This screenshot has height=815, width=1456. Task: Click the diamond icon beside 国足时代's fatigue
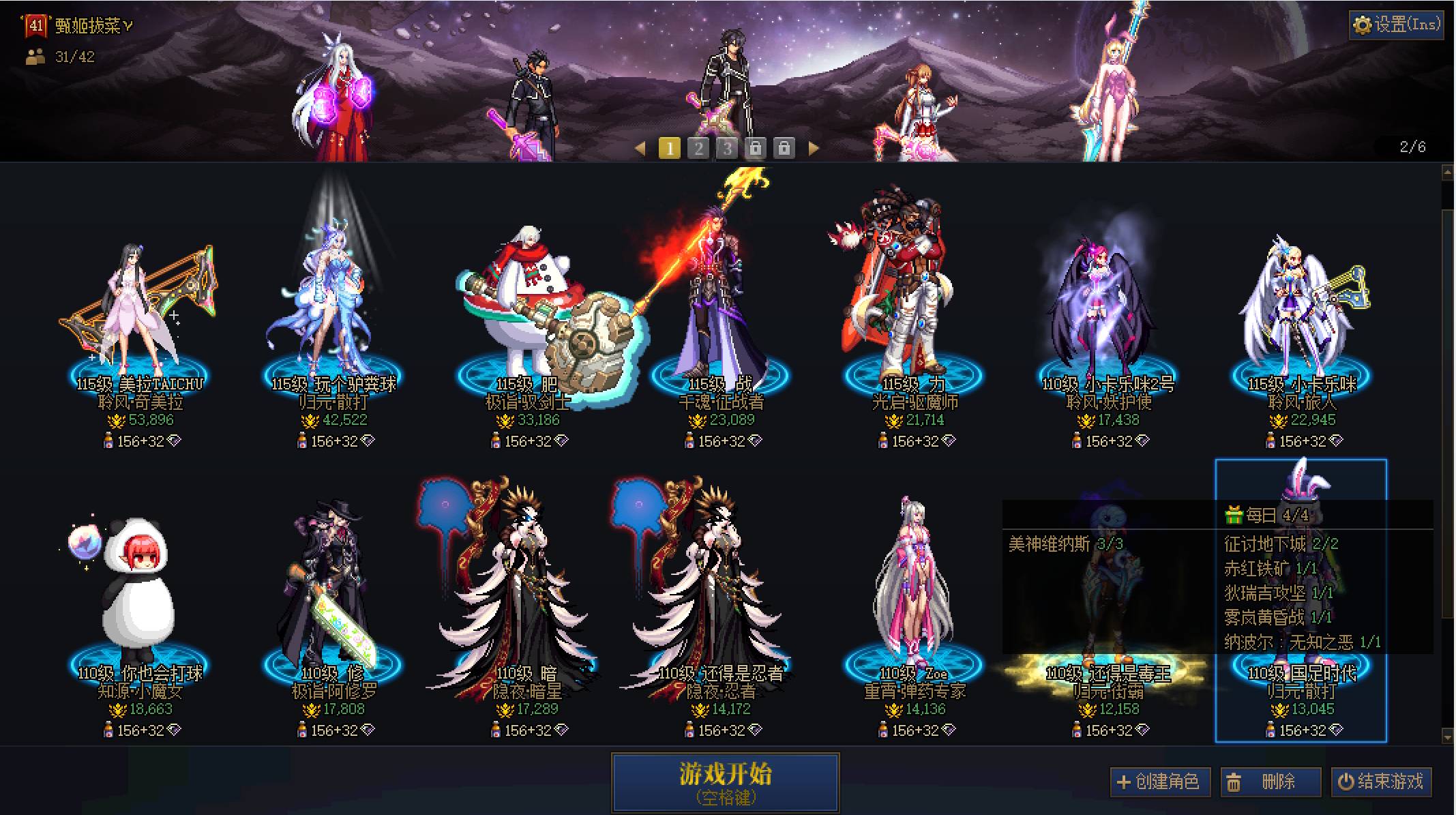1335,730
